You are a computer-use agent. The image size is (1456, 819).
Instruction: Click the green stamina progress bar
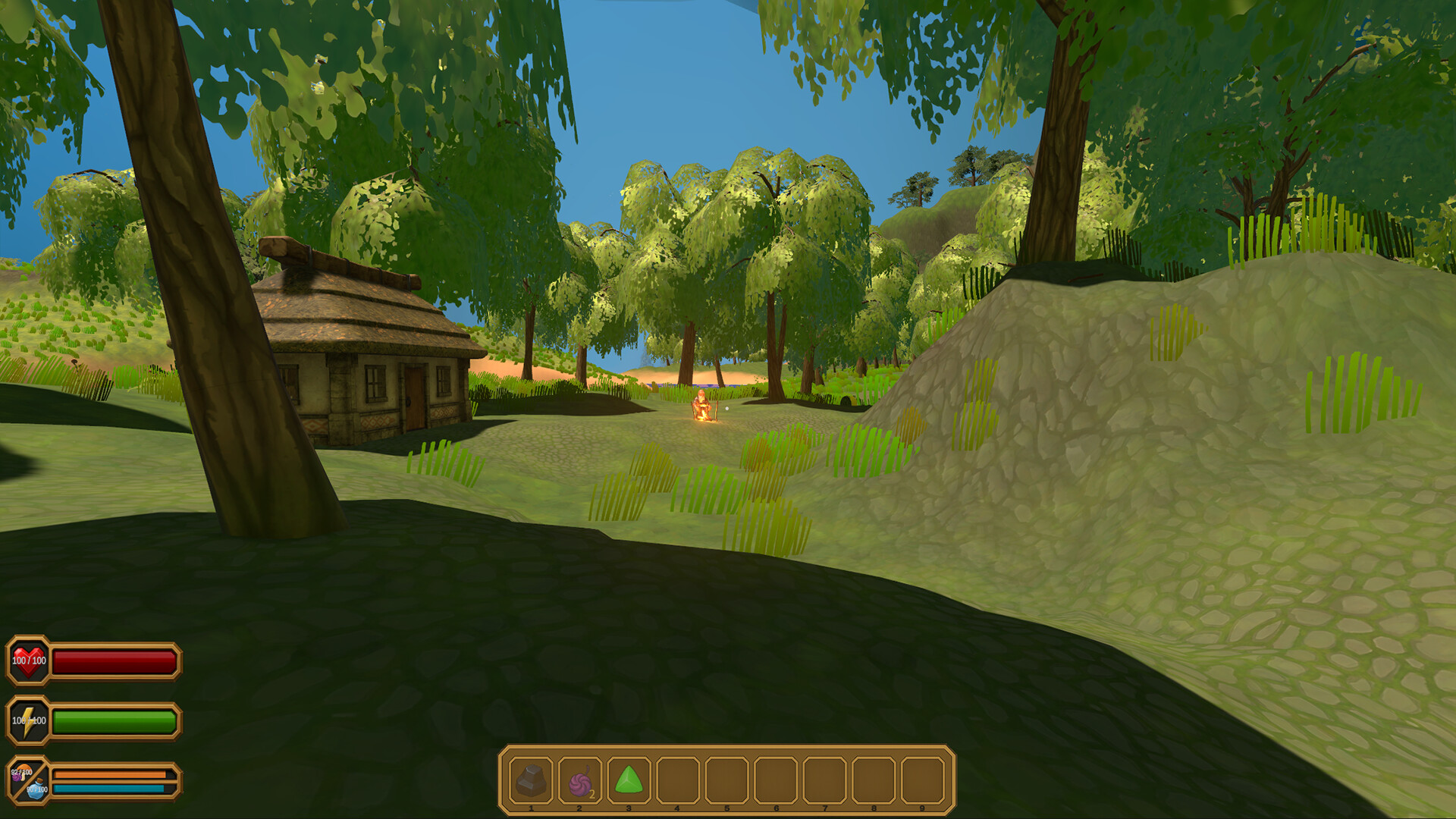[x=114, y=720]
